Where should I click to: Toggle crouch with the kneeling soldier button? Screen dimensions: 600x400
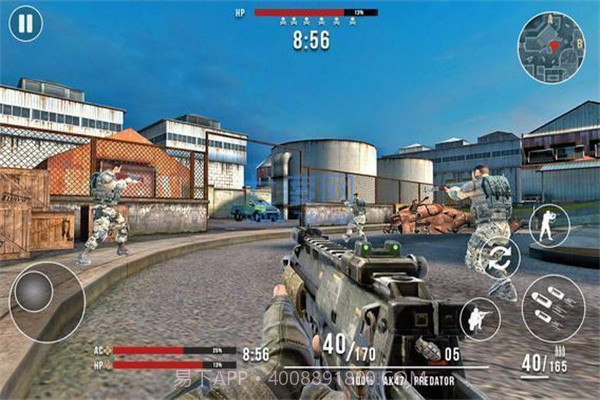481,318
